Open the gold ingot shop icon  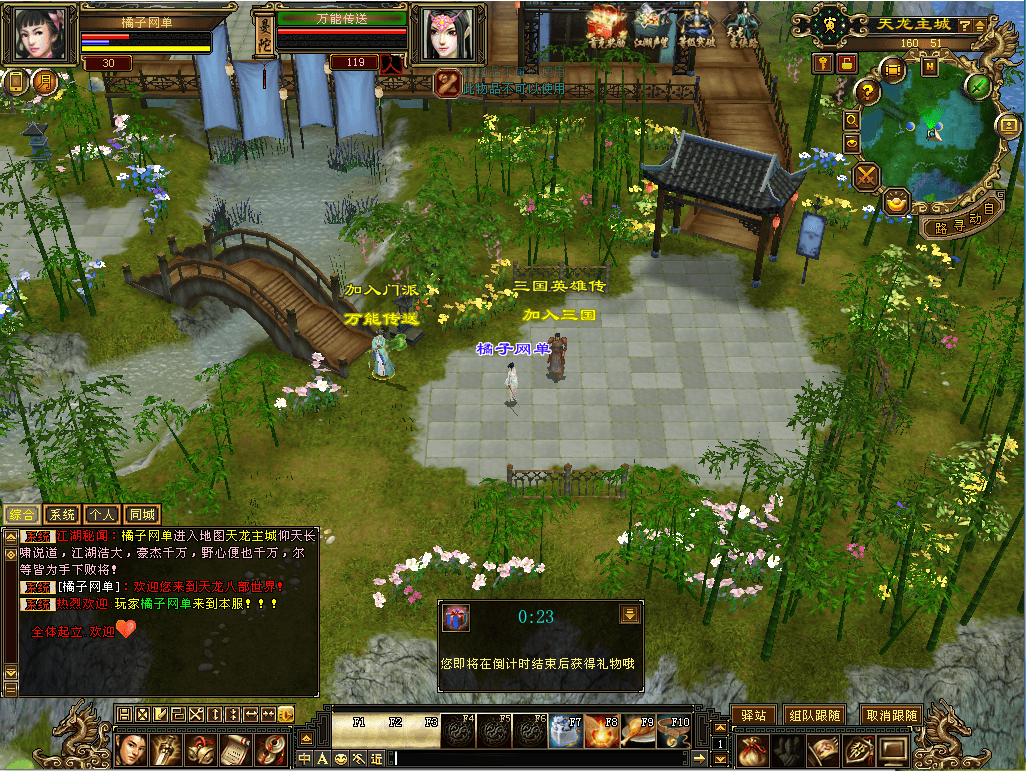click(x=897, y=200)
